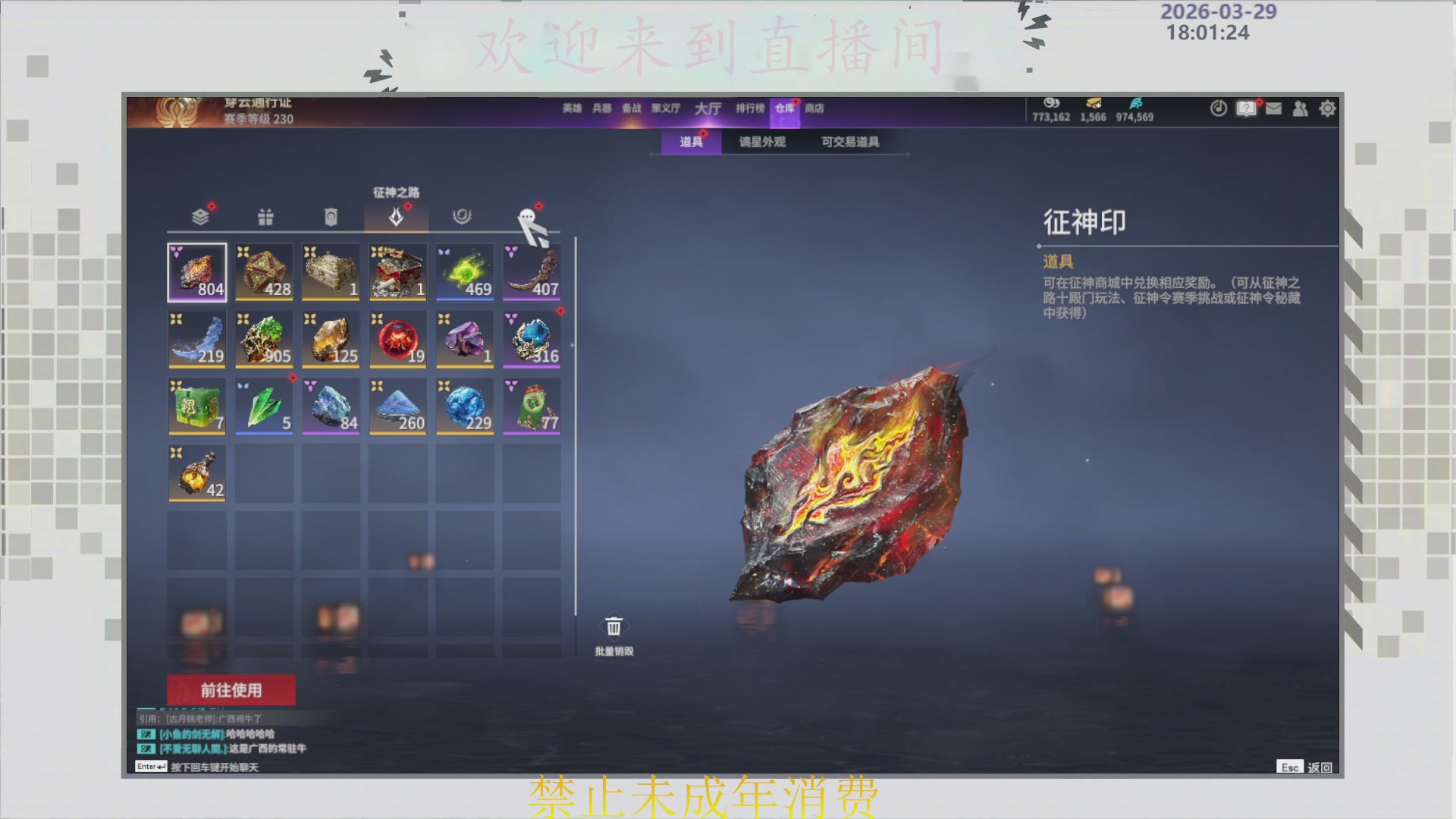Select the gift box category icon

(264, 217)
